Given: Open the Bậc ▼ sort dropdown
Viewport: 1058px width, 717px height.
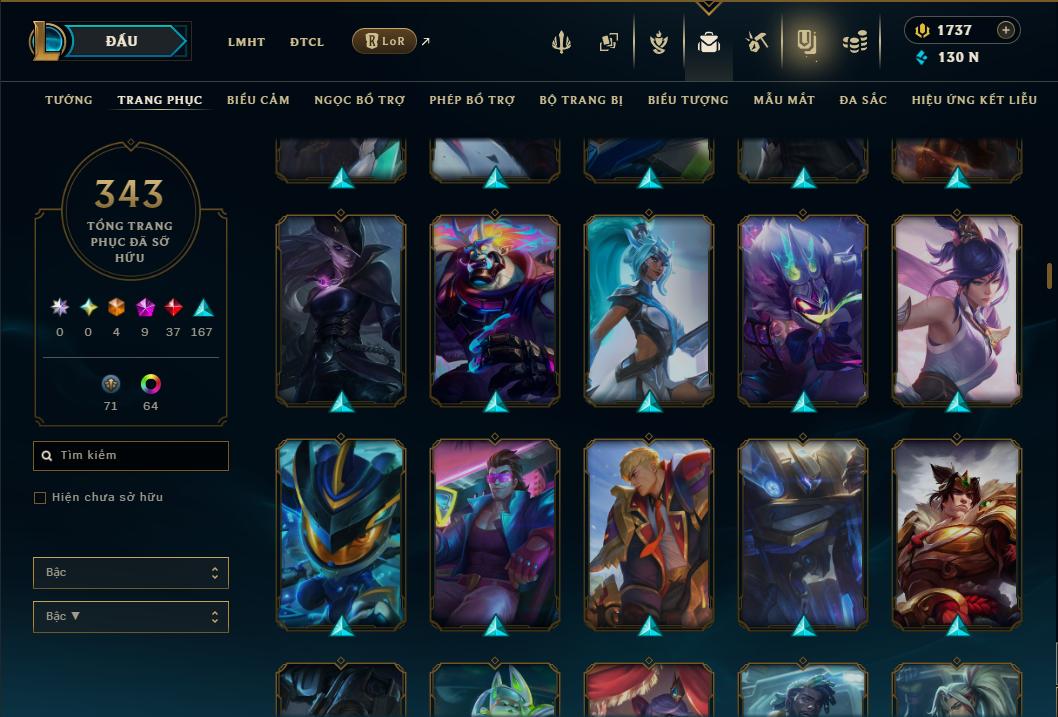Looking at the screenshot, I should point(130,616).
